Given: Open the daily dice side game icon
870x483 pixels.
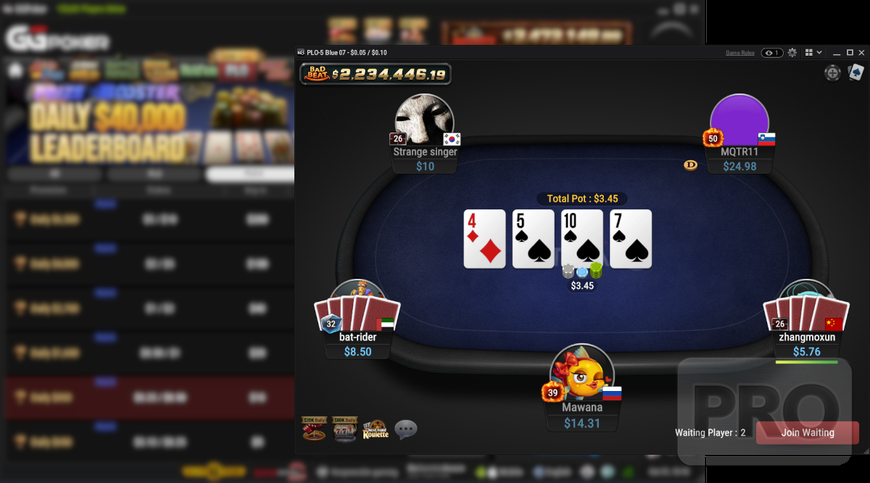Looking at the screenshot, I should click(314, 429).
